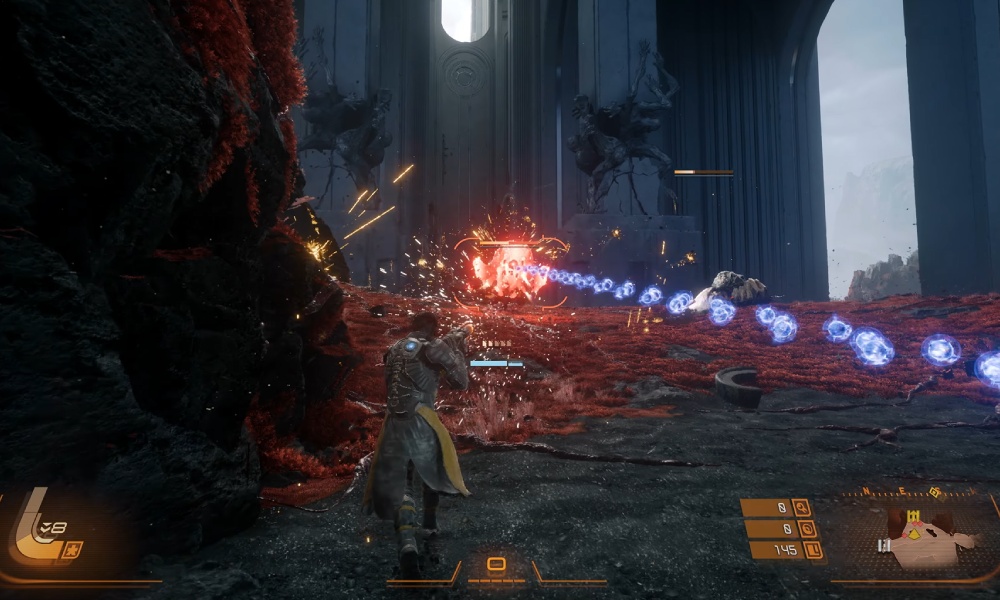Use the consumable item icon near health gauge

tap(72, 549)
